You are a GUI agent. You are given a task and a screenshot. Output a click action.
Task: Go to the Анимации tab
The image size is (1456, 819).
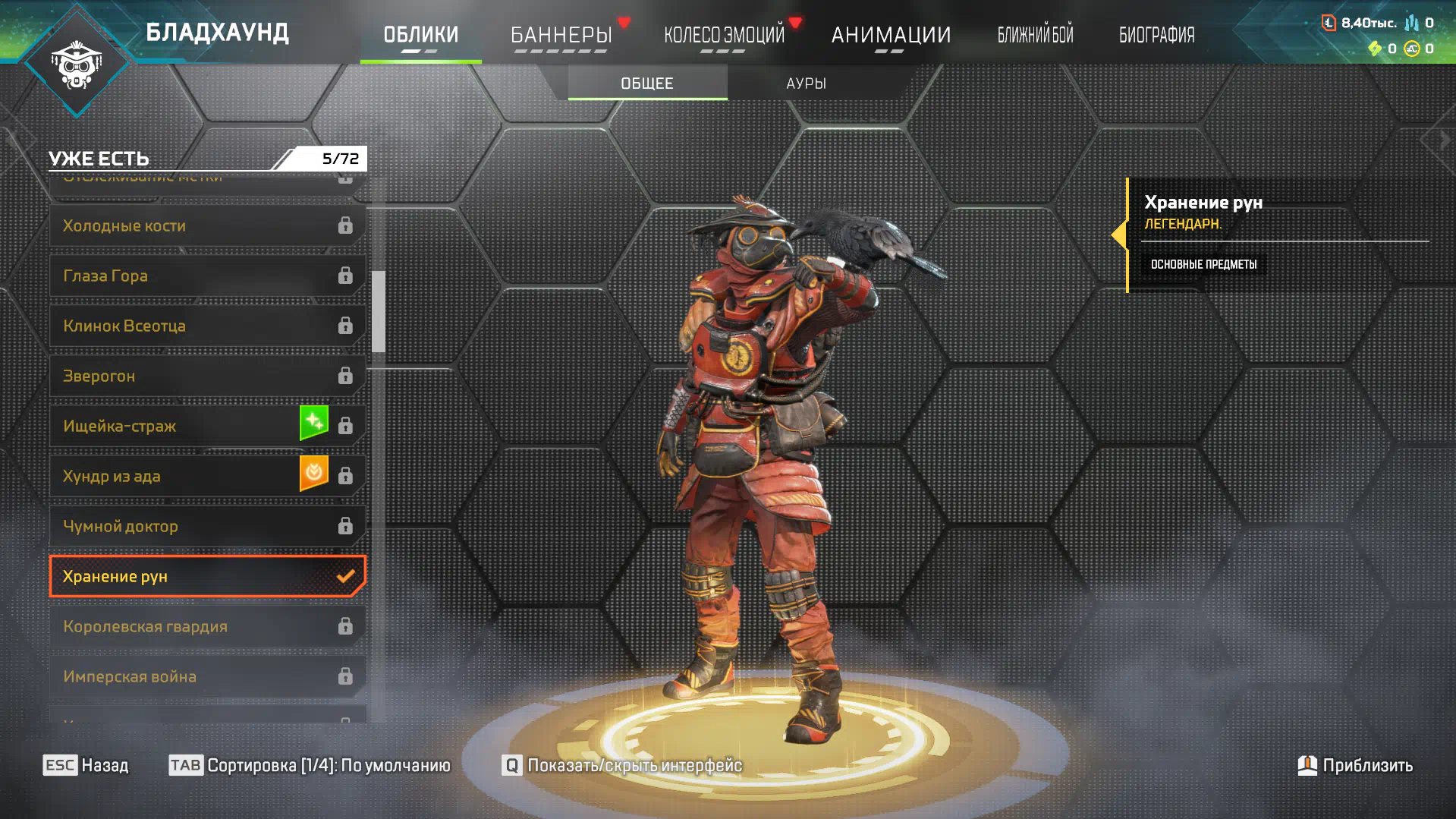[x=891, y=35]
